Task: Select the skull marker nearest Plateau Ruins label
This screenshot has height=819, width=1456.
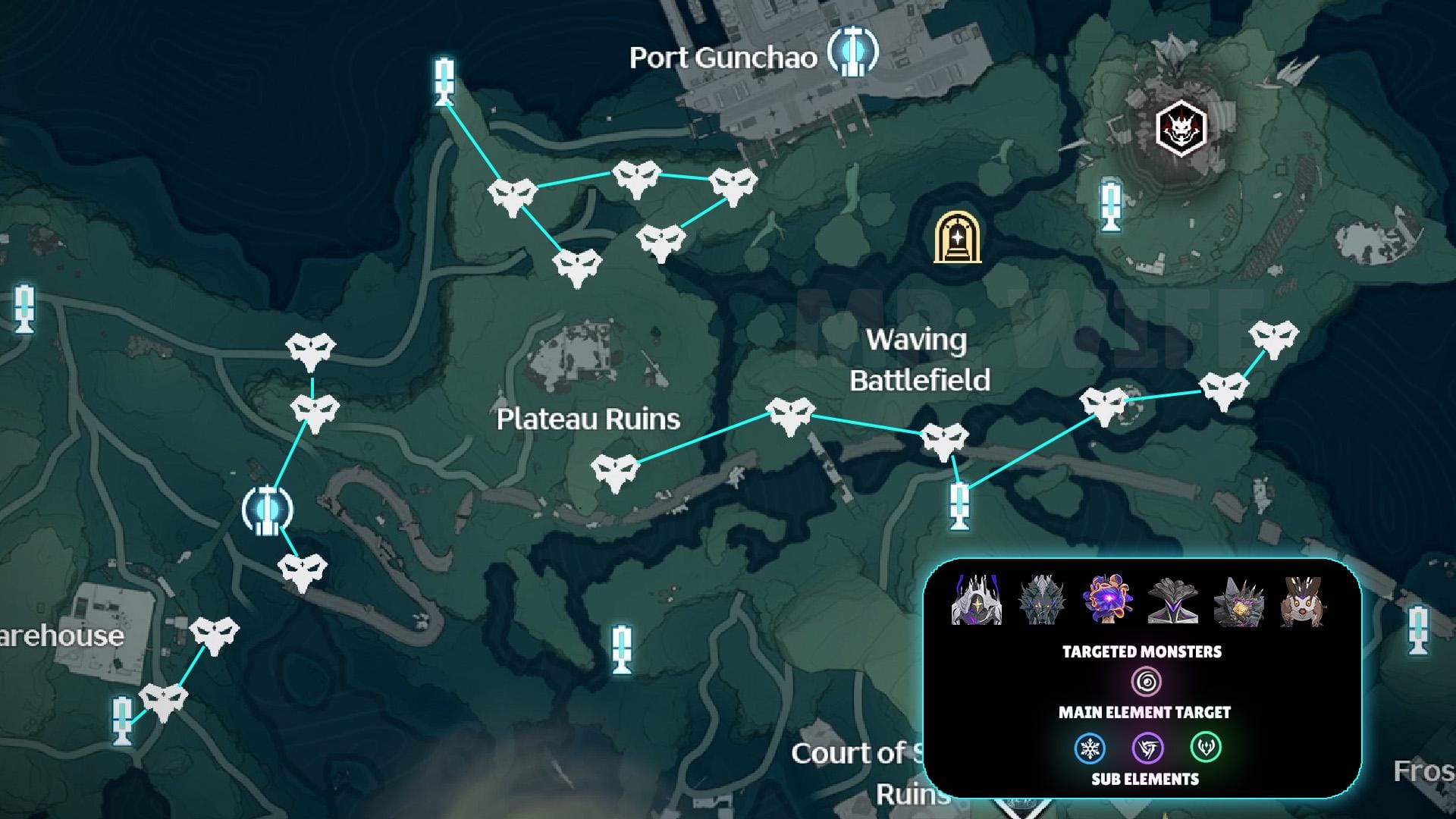Action: [615, 472]
